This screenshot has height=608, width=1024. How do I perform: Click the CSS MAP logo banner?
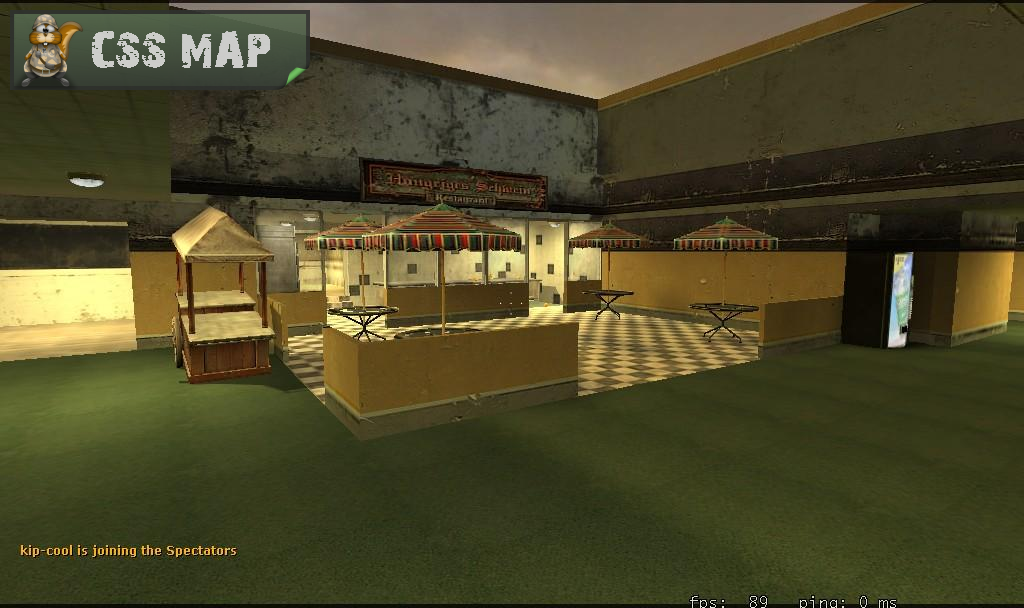click(160, 49)
